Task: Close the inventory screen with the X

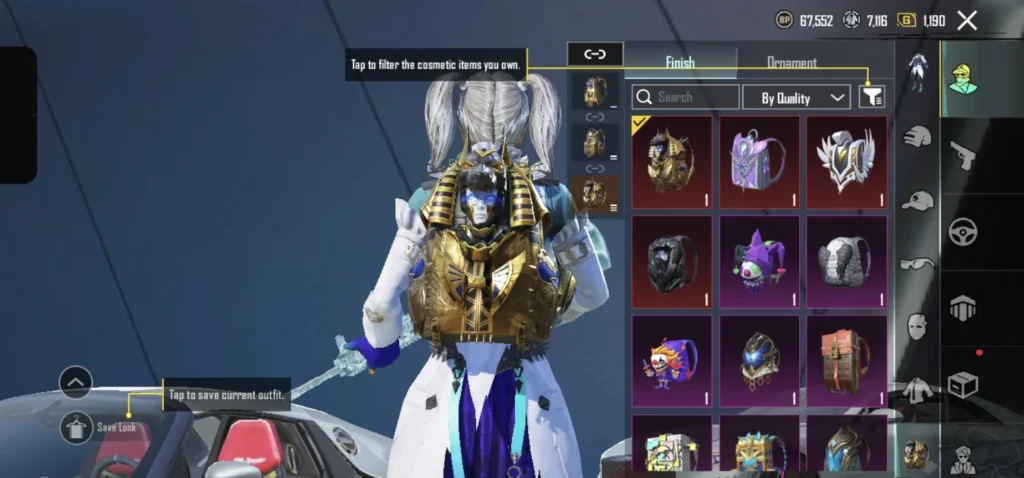Action: pyautogui.click(x=967, y=20)
